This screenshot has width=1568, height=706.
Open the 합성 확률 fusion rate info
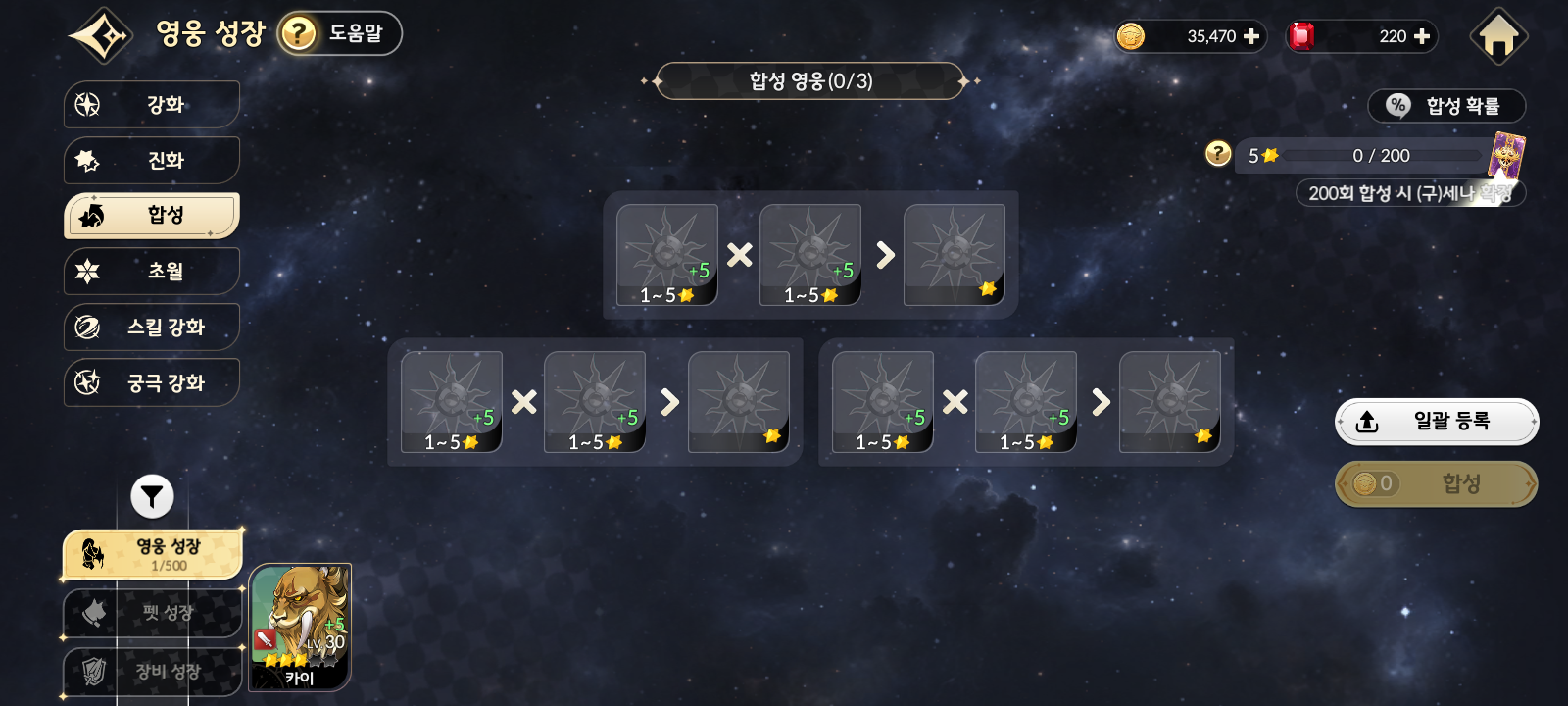(x=1447, y=106)
